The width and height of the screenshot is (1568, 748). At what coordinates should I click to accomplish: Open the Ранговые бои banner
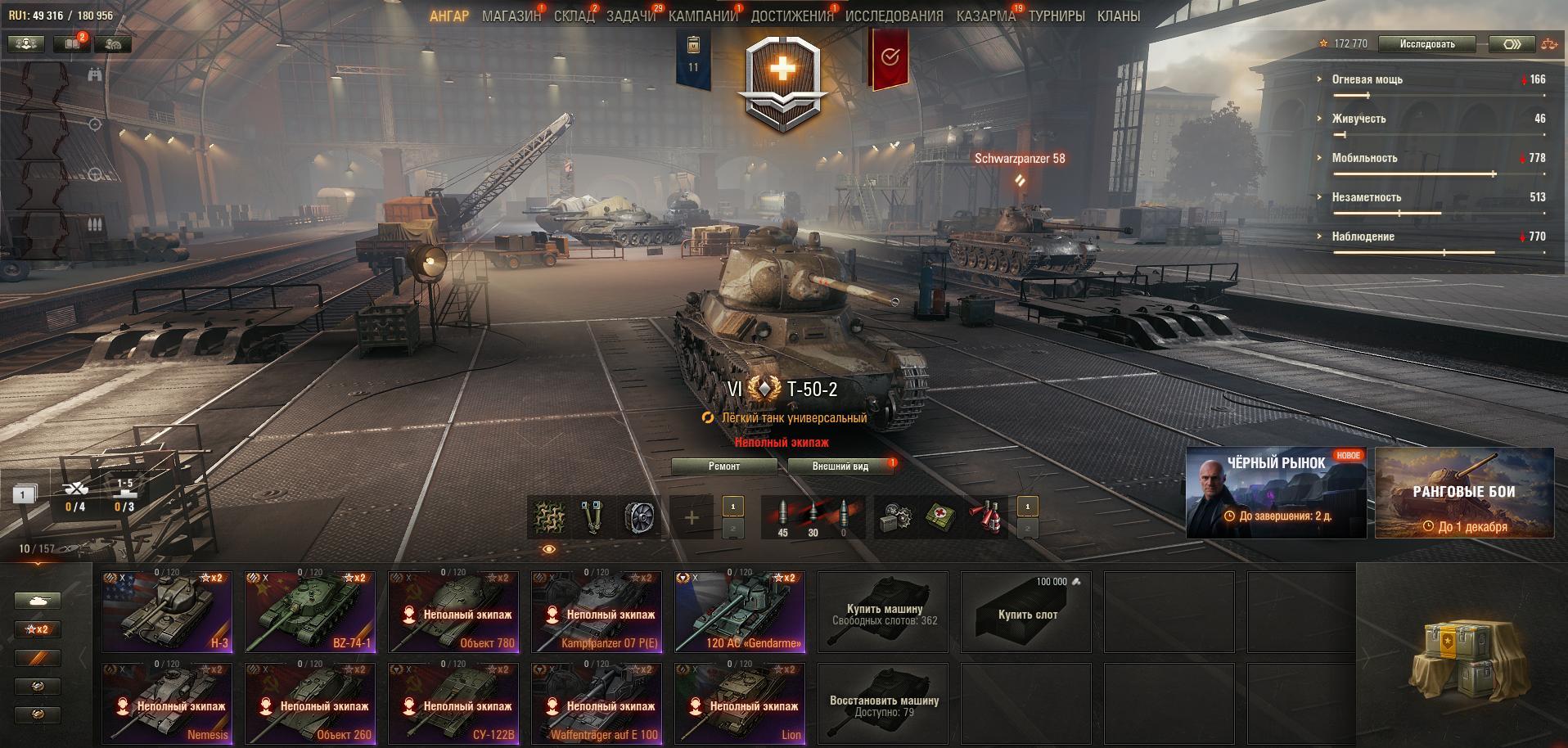1464,493
